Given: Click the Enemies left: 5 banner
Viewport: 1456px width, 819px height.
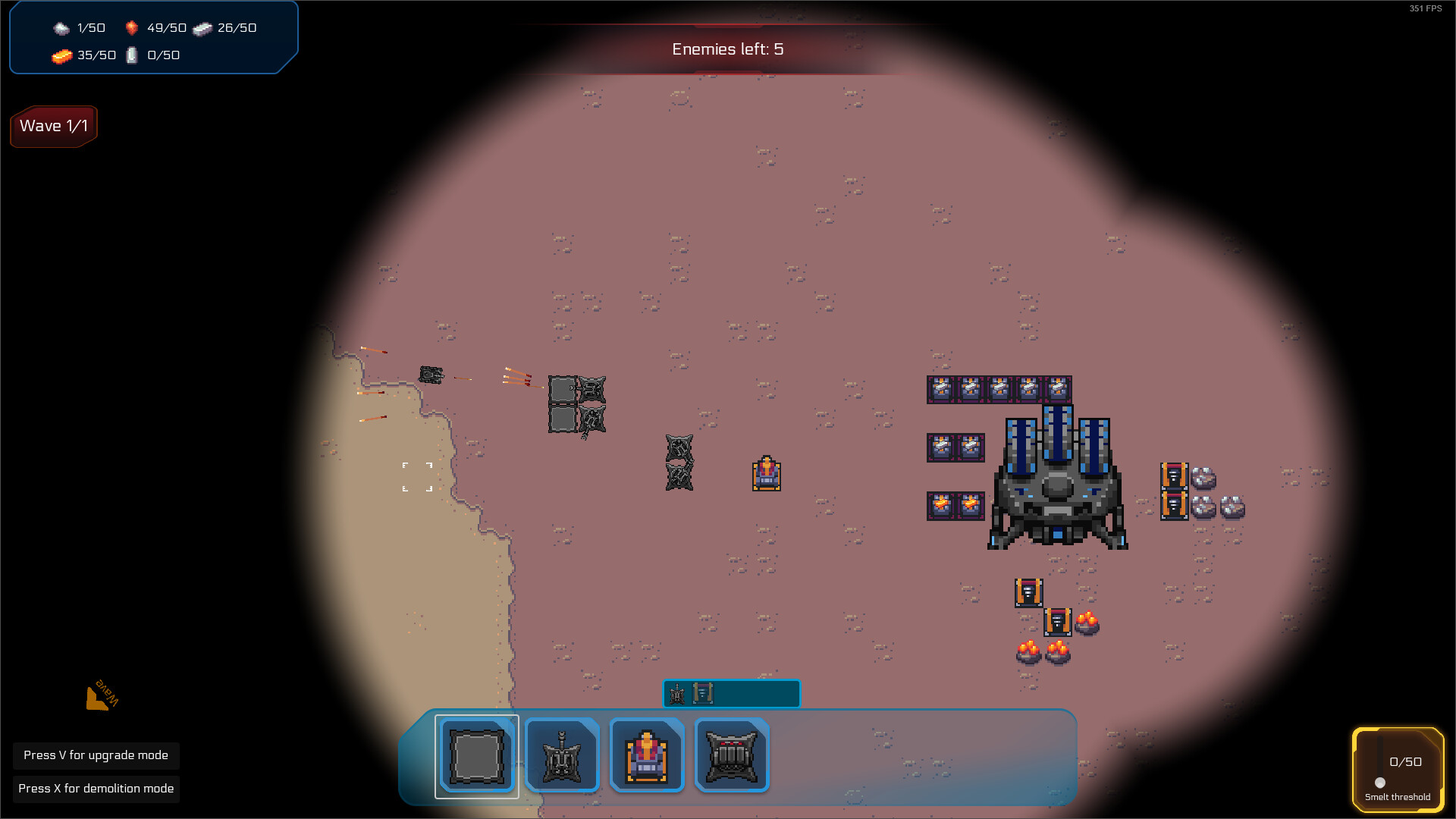Looking at the screenshot, I should (x=726, y=49).
